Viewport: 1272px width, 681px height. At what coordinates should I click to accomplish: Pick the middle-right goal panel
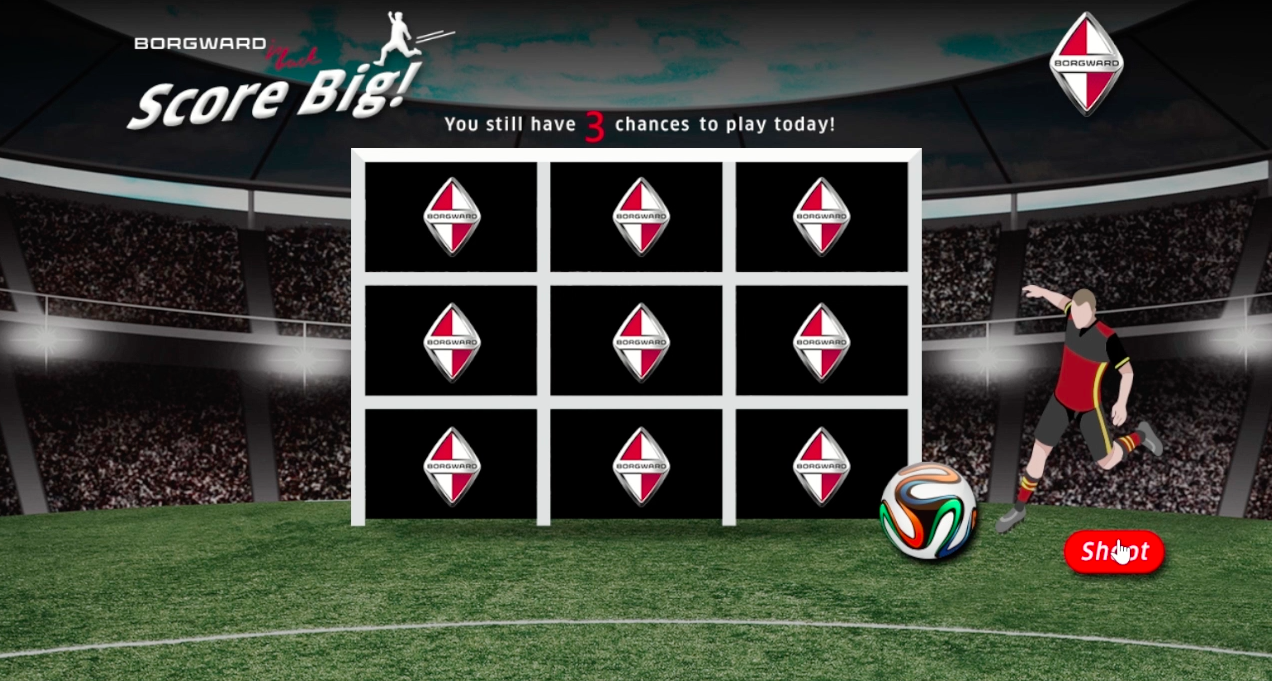(821, 341)
